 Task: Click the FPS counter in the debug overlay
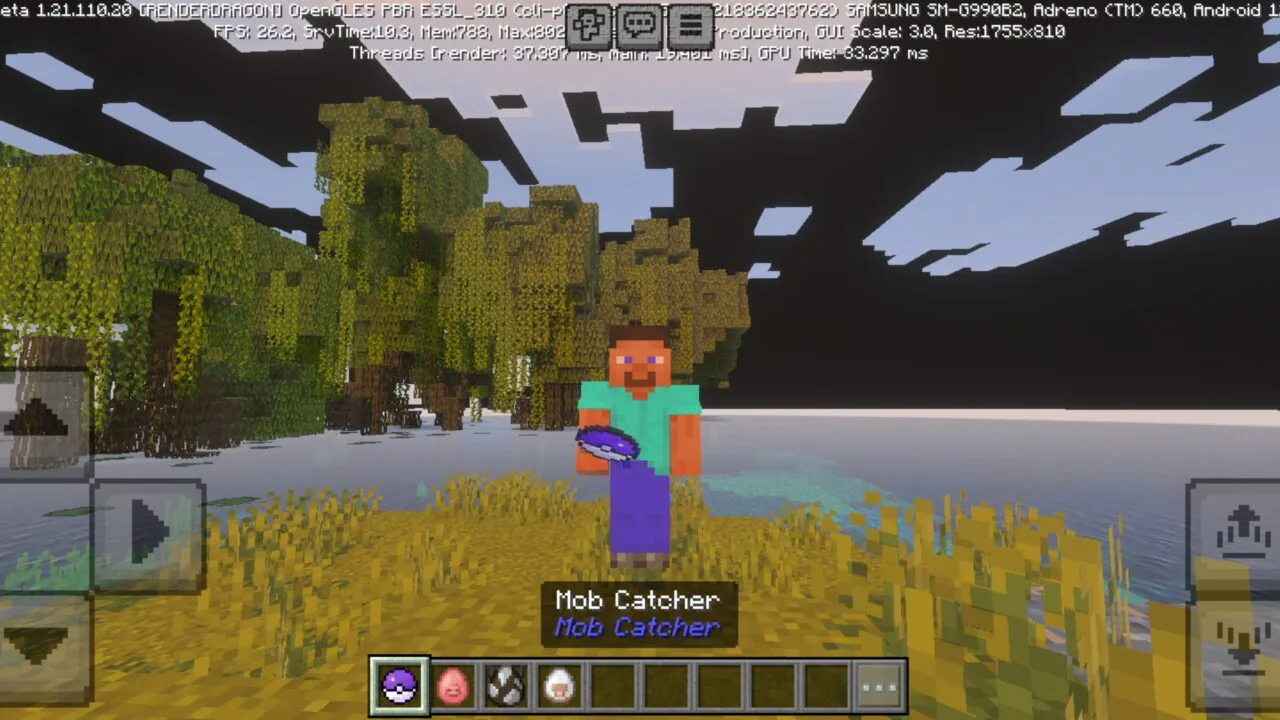[253, 32]
